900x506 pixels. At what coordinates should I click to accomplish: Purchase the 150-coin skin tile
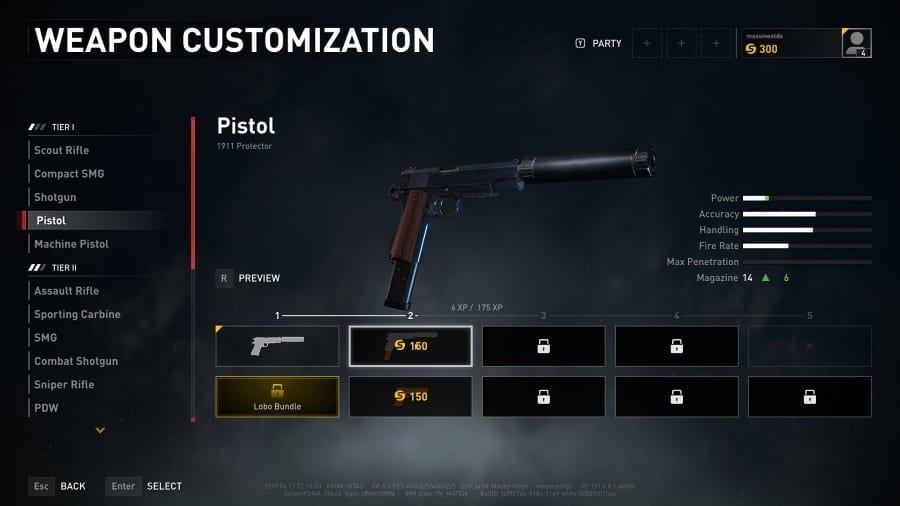410,396
